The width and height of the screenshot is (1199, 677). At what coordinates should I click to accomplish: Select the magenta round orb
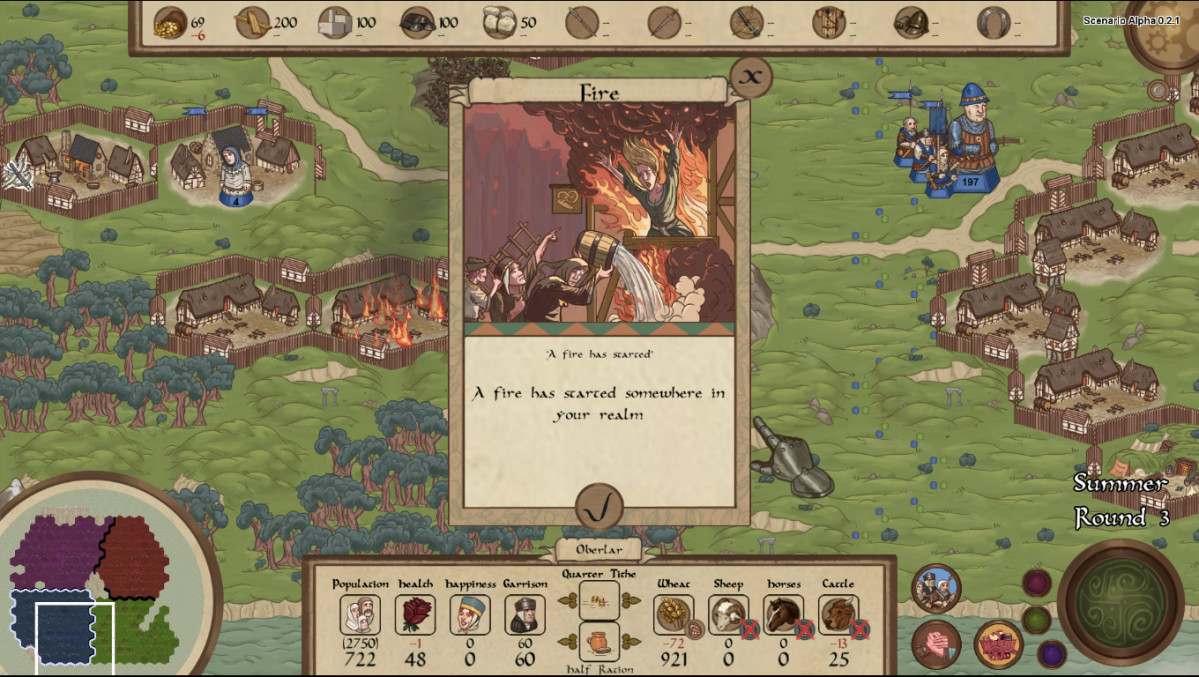[x=1037, y=583]
